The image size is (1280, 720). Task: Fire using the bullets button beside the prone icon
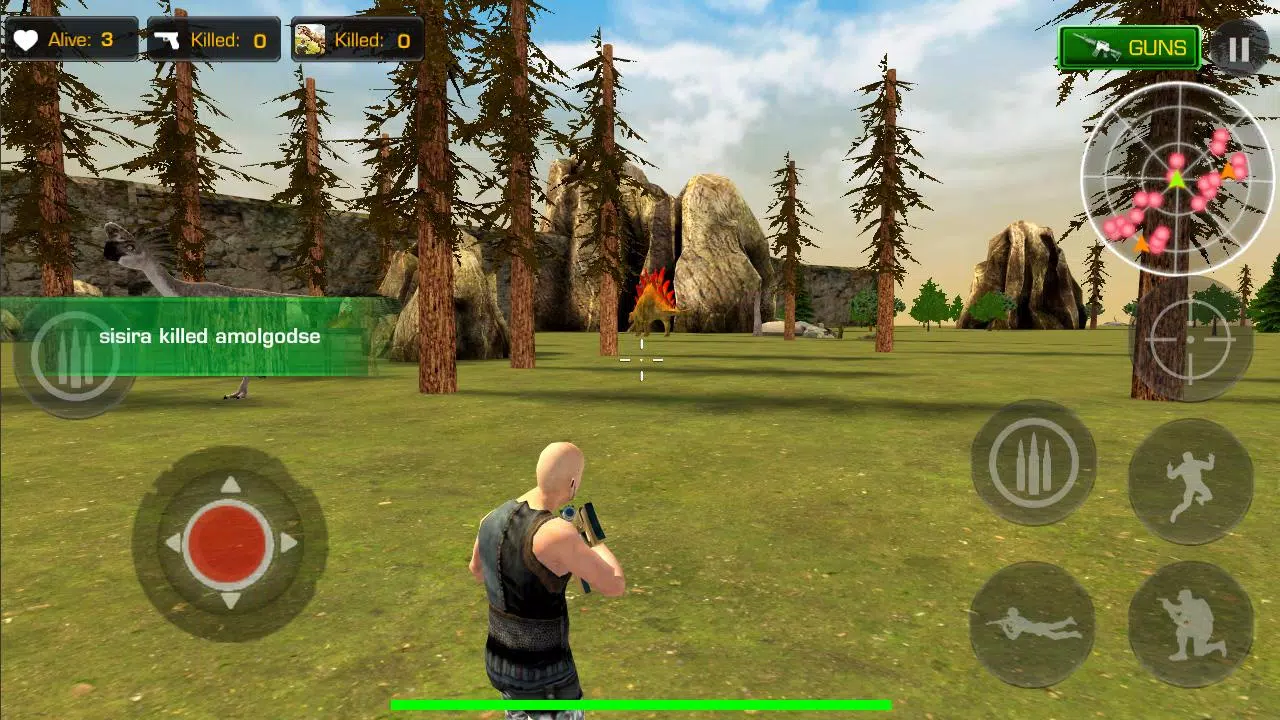click(1033, 463)
